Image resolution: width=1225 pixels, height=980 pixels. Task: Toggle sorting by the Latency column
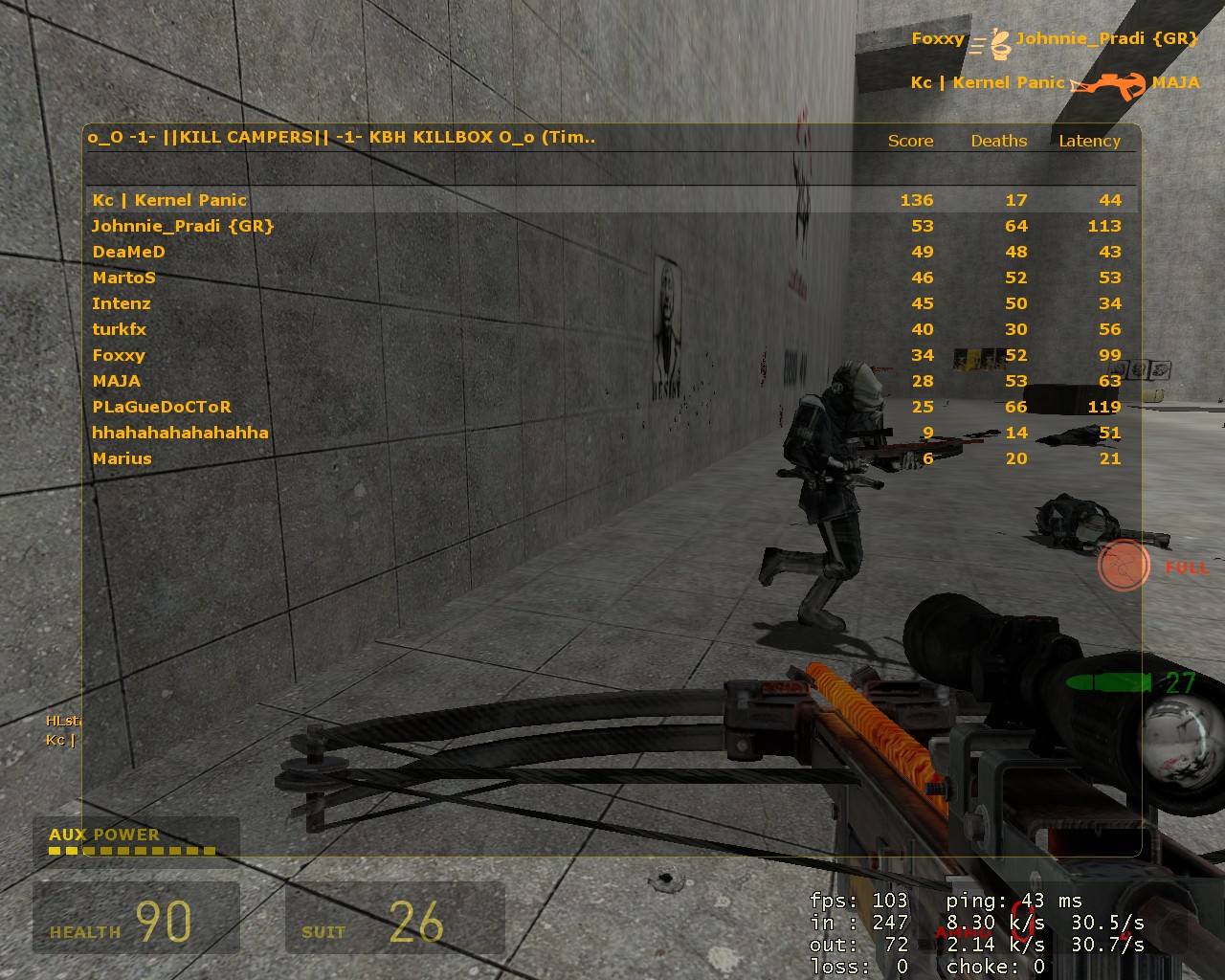coord(1089,141)
